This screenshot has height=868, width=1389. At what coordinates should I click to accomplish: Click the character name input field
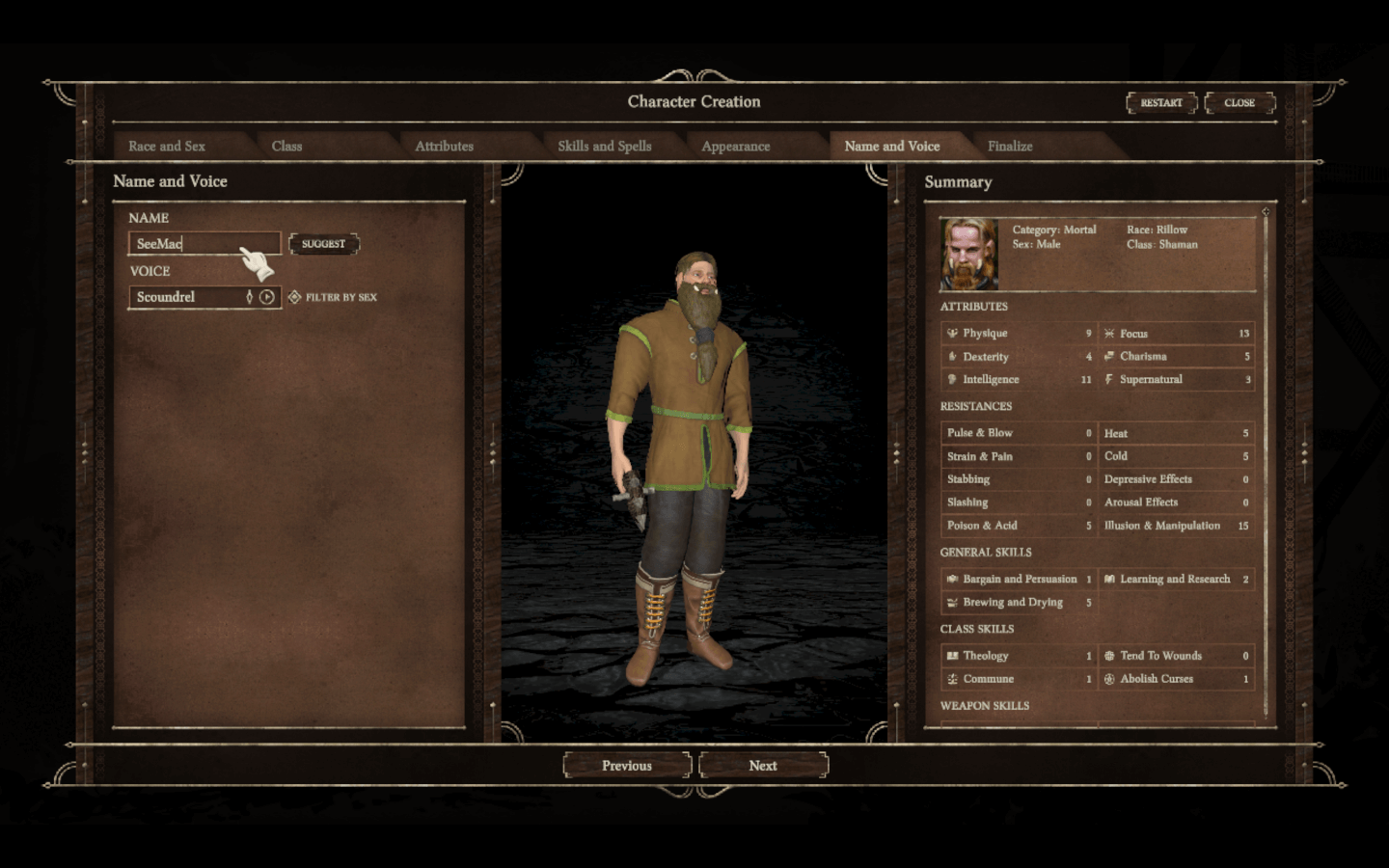pos(204,244)
